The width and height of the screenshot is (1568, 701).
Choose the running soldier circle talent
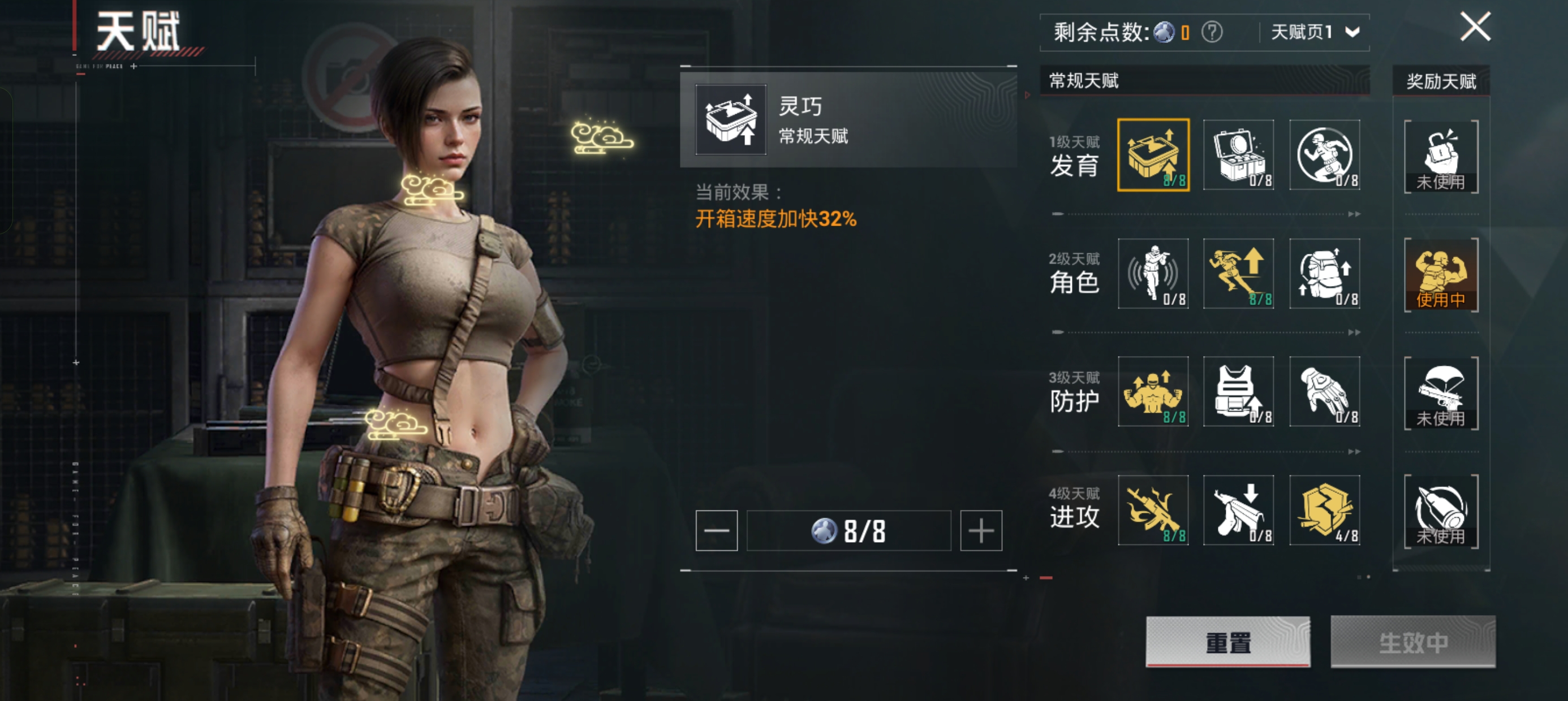(1325, 155)
